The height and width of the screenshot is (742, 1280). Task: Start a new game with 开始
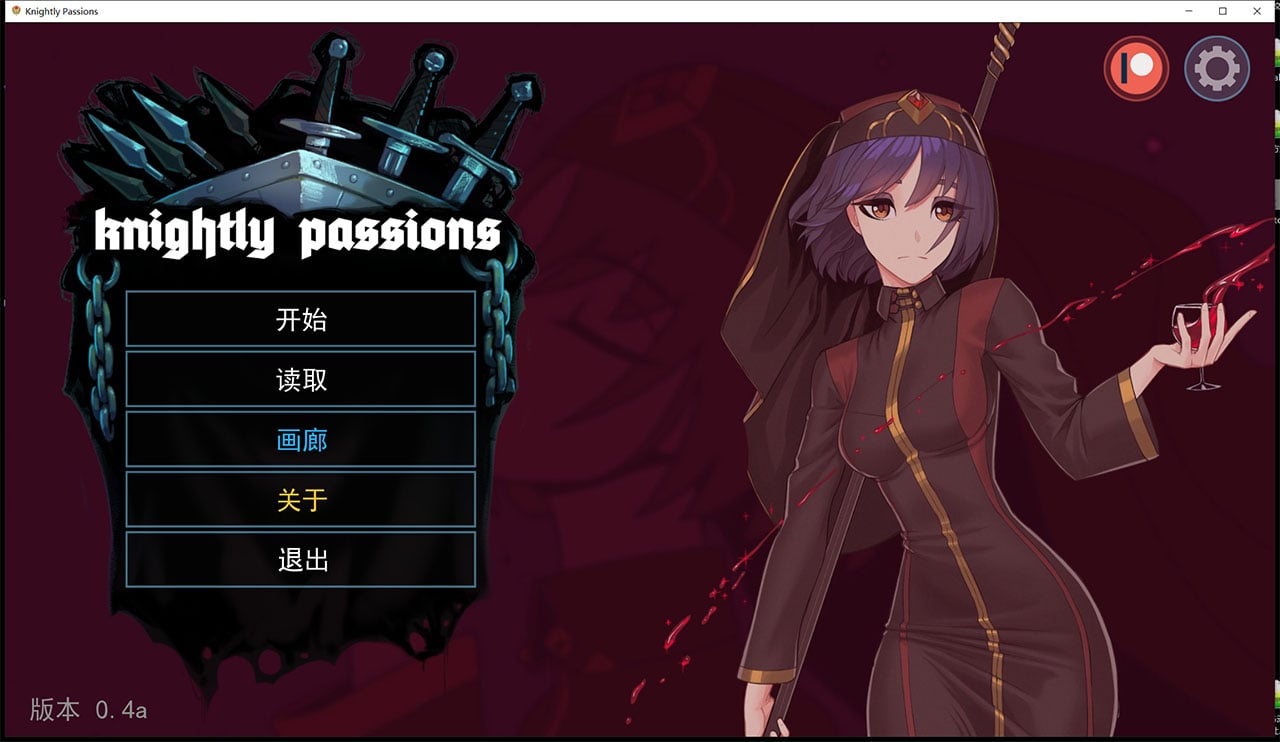click(300, 319)
